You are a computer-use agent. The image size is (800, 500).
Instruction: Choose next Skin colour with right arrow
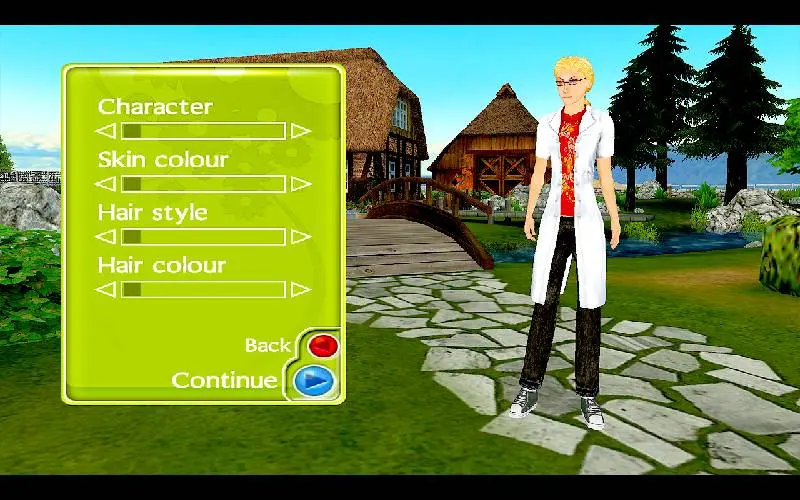click(x=300, y=184)
